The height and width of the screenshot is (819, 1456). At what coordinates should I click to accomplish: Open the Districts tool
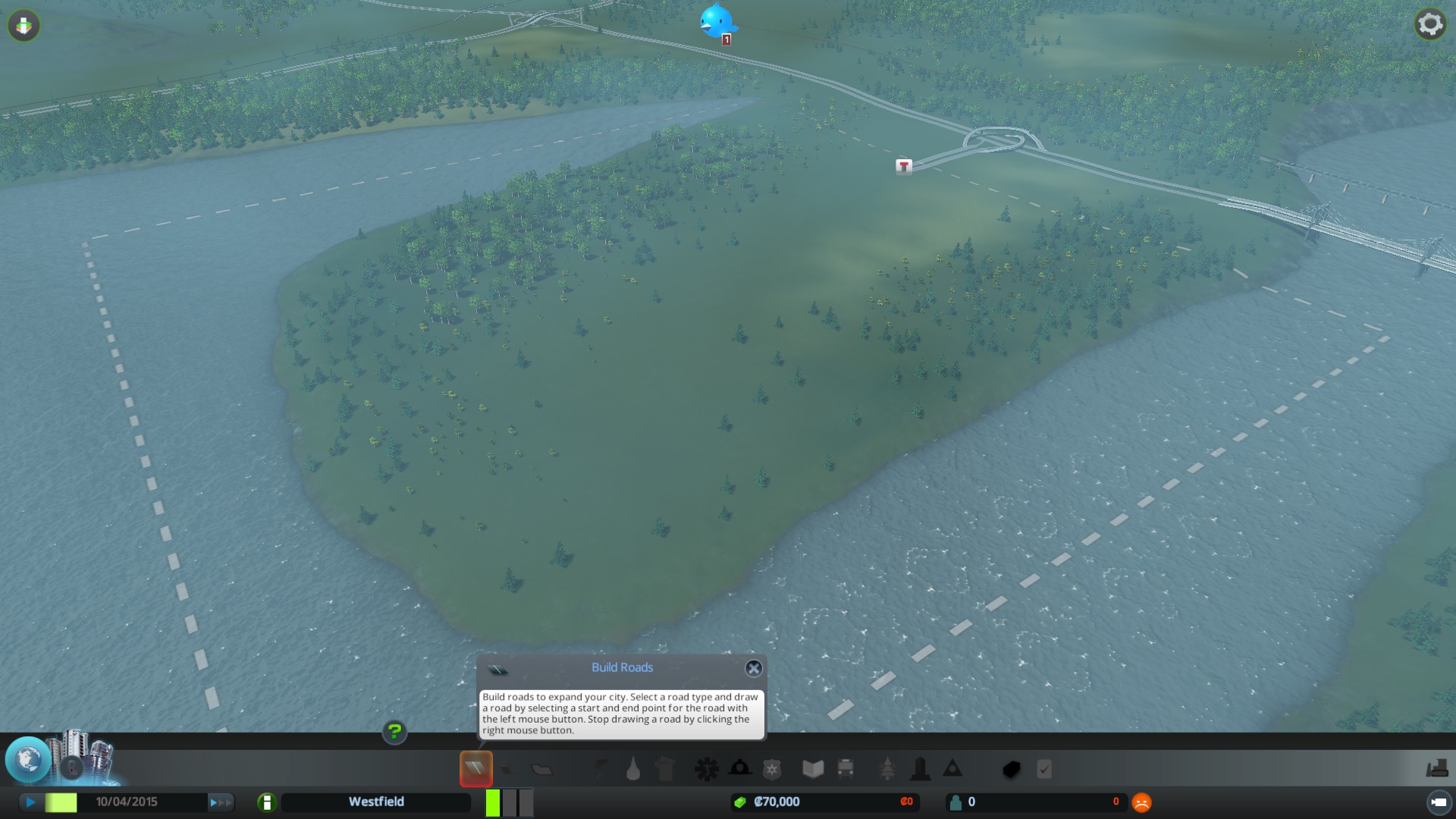coord(540,768)
